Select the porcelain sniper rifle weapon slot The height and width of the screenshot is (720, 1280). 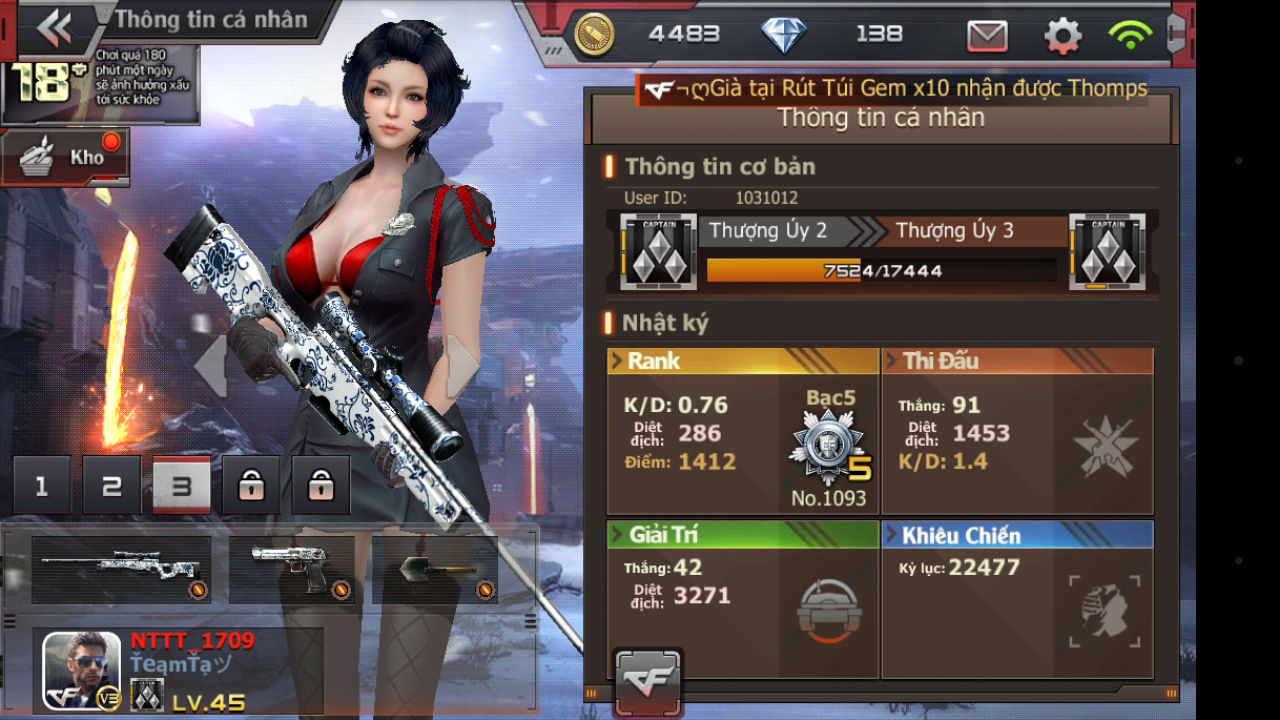point(121,570)
